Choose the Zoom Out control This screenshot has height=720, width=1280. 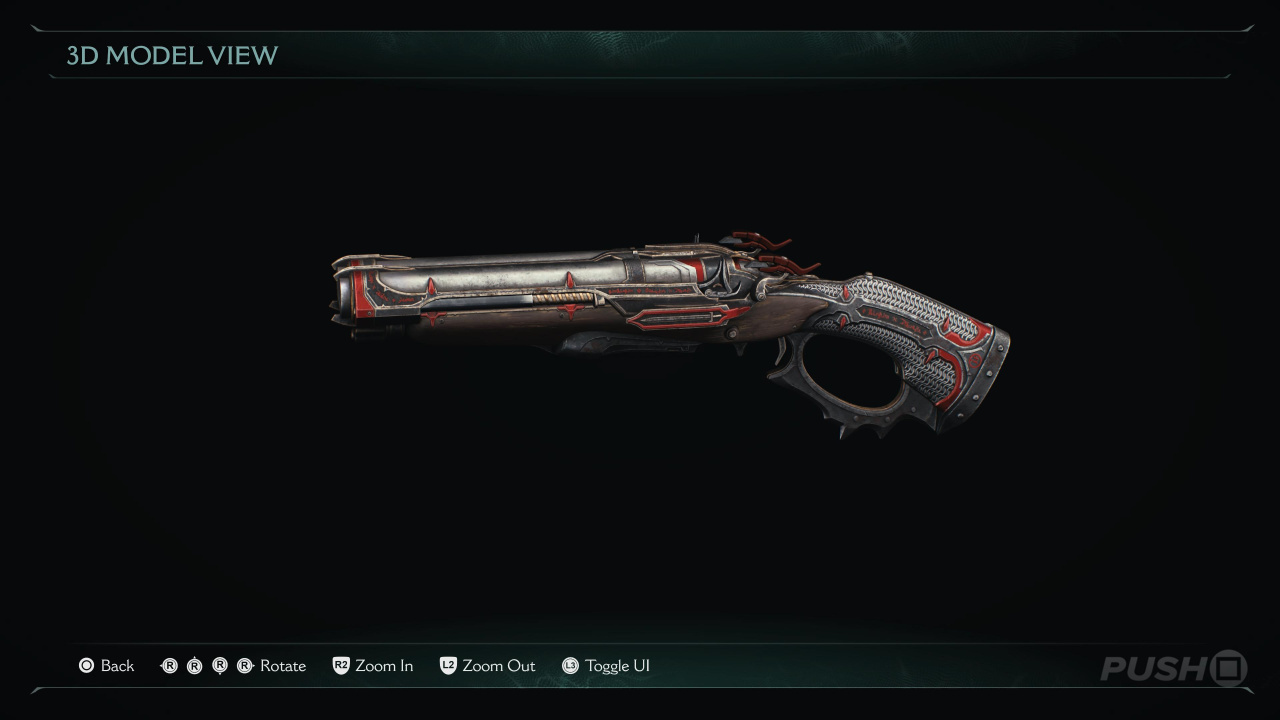[488, 666]
